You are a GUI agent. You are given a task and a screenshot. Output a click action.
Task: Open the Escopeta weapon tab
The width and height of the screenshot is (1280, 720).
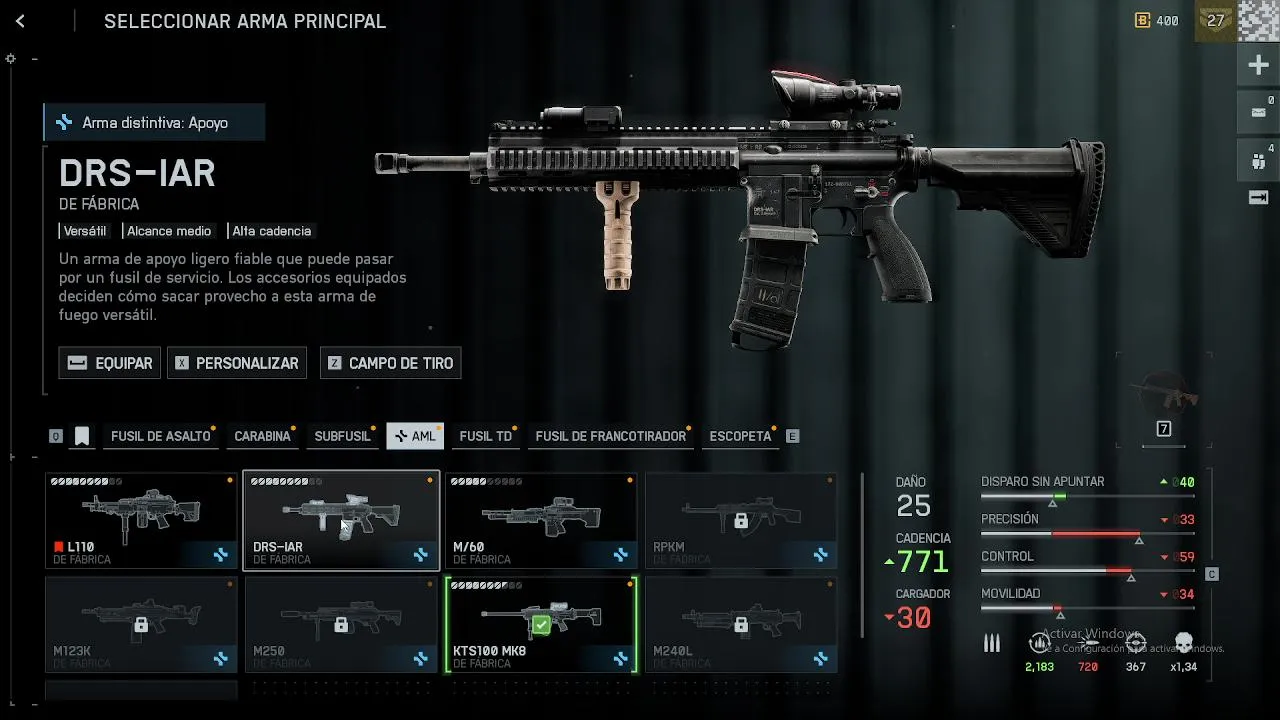point(740,436)
